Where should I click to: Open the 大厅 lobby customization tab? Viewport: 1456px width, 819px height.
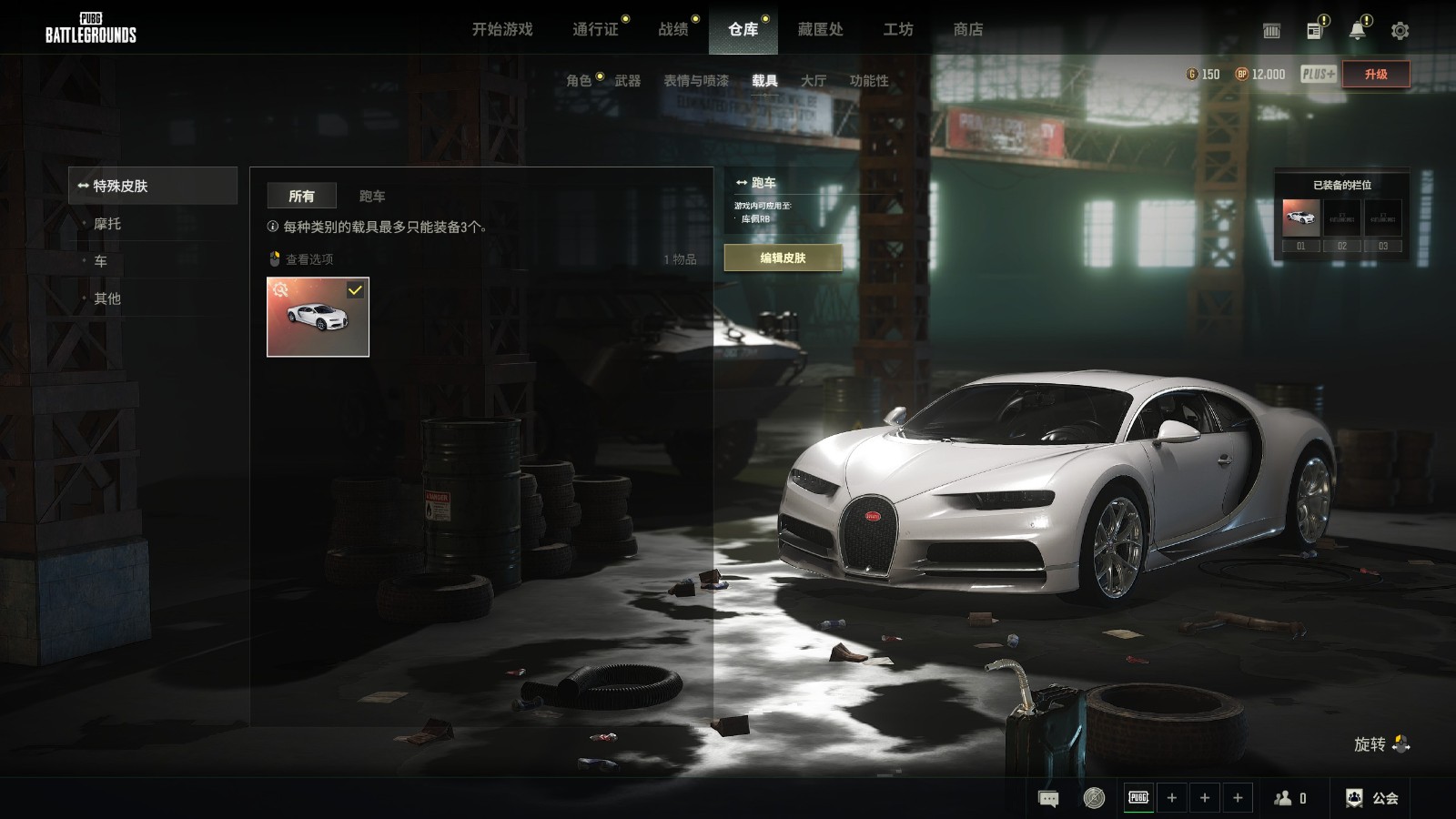click(x=813, y=80)
